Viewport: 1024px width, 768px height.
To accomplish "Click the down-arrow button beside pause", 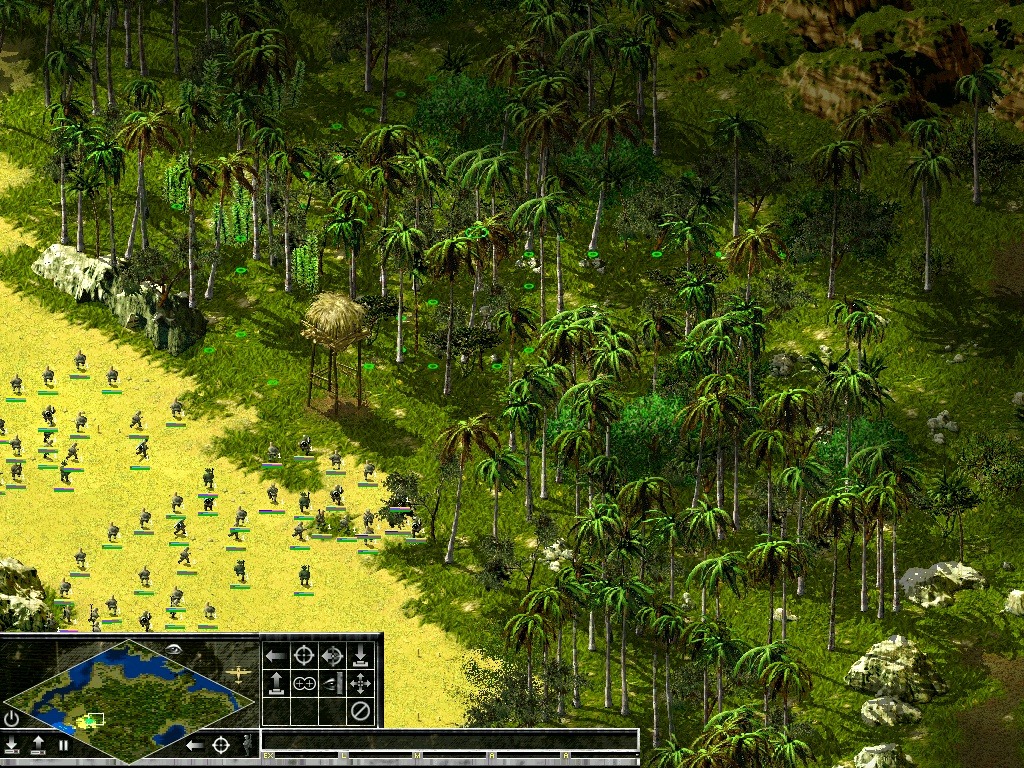I will (x=12, y=745).
